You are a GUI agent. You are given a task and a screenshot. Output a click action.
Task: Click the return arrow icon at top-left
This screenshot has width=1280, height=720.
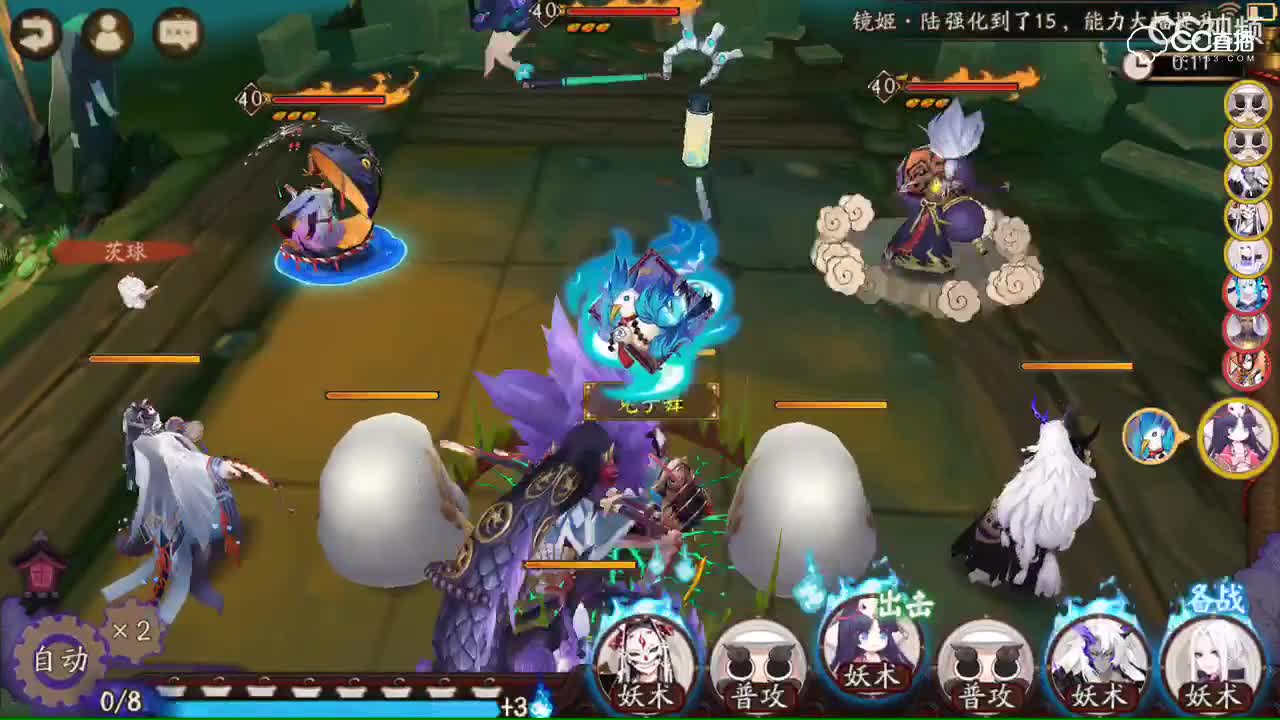38,32
